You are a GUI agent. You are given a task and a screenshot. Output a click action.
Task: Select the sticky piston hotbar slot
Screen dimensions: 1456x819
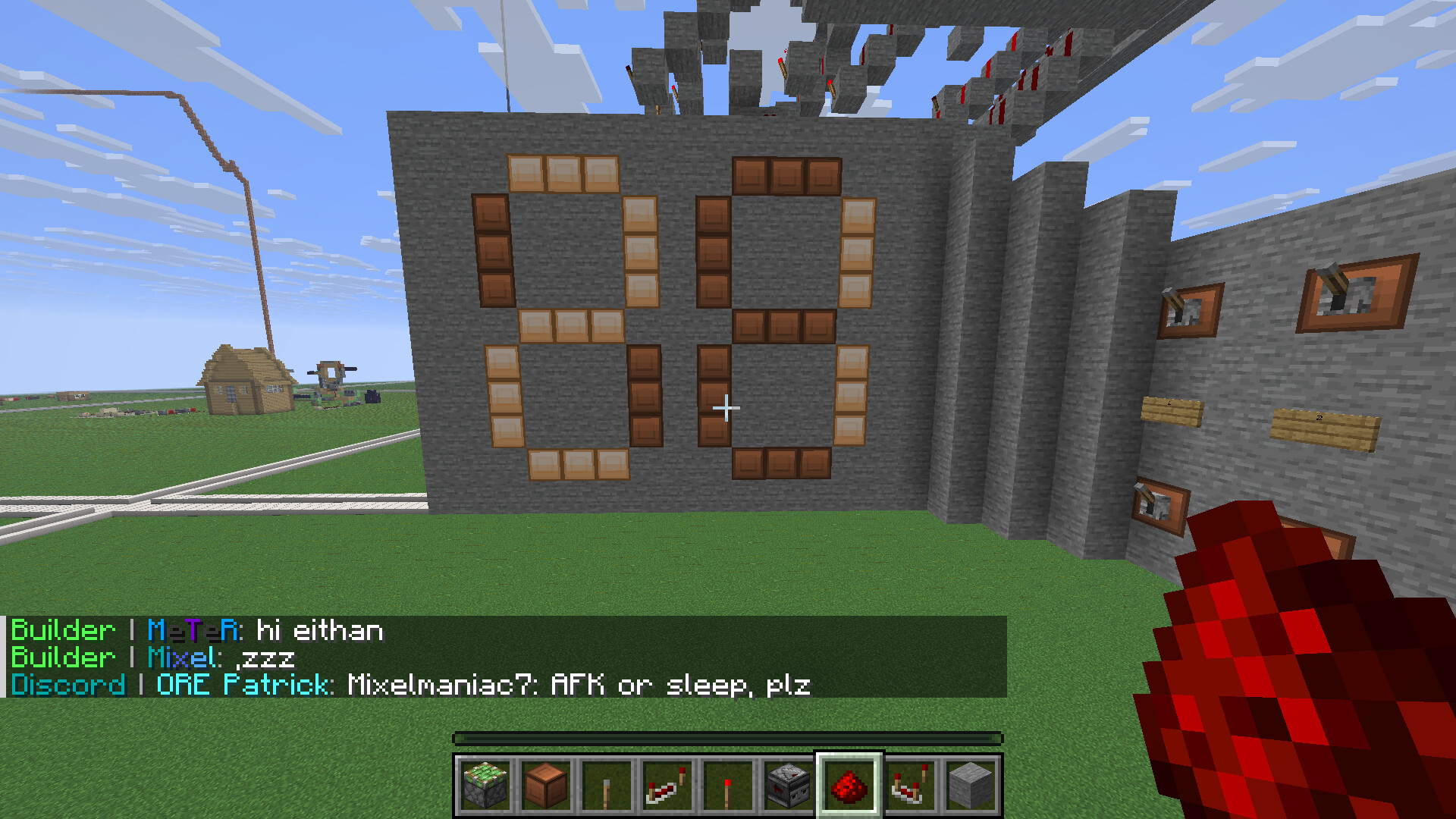(x=485, y=786)
